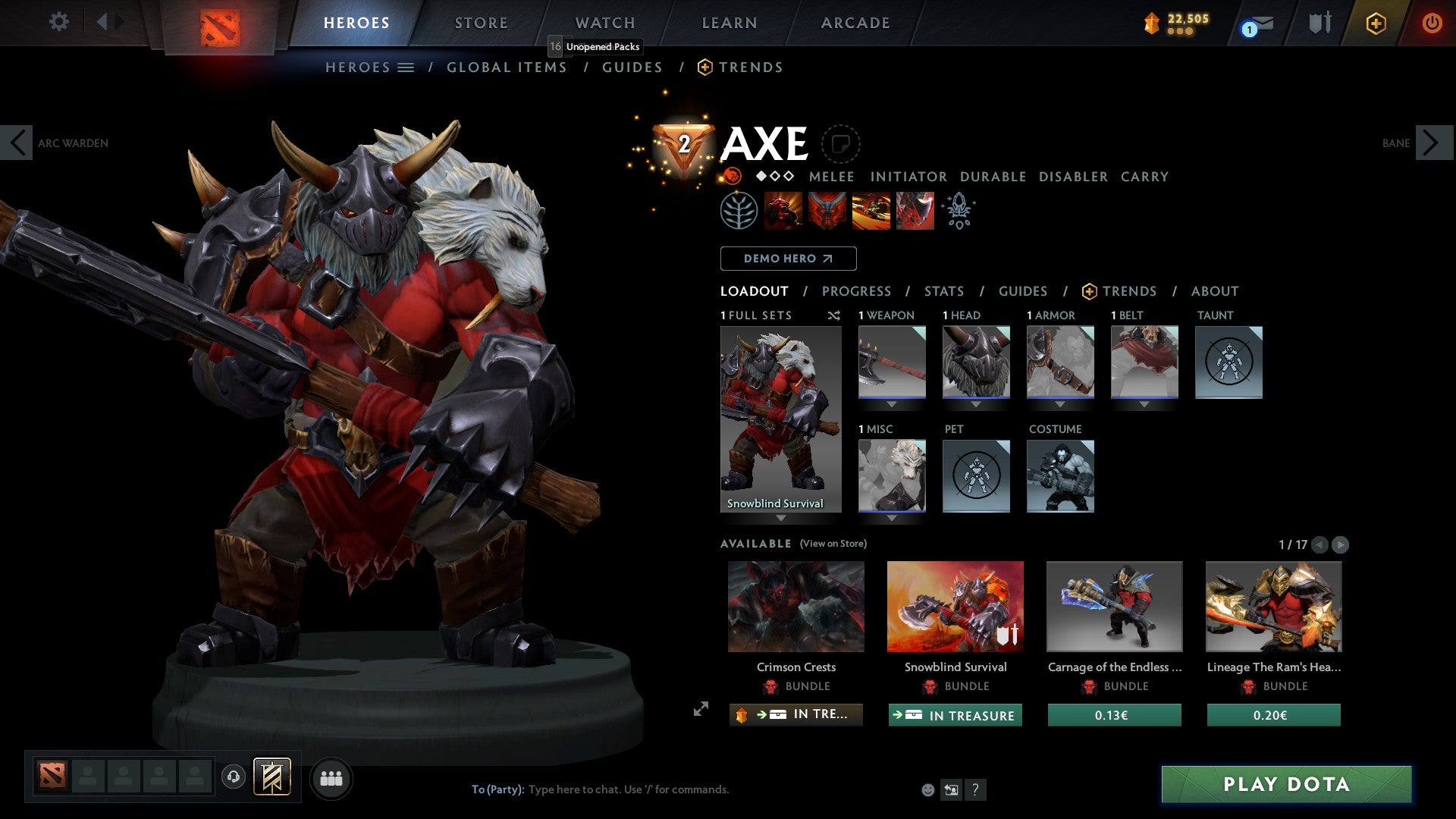The width and height of the screenshot is (1456, 819).
Task: Open the emoticon picker in chat
Action: click(x=927, y=789)
